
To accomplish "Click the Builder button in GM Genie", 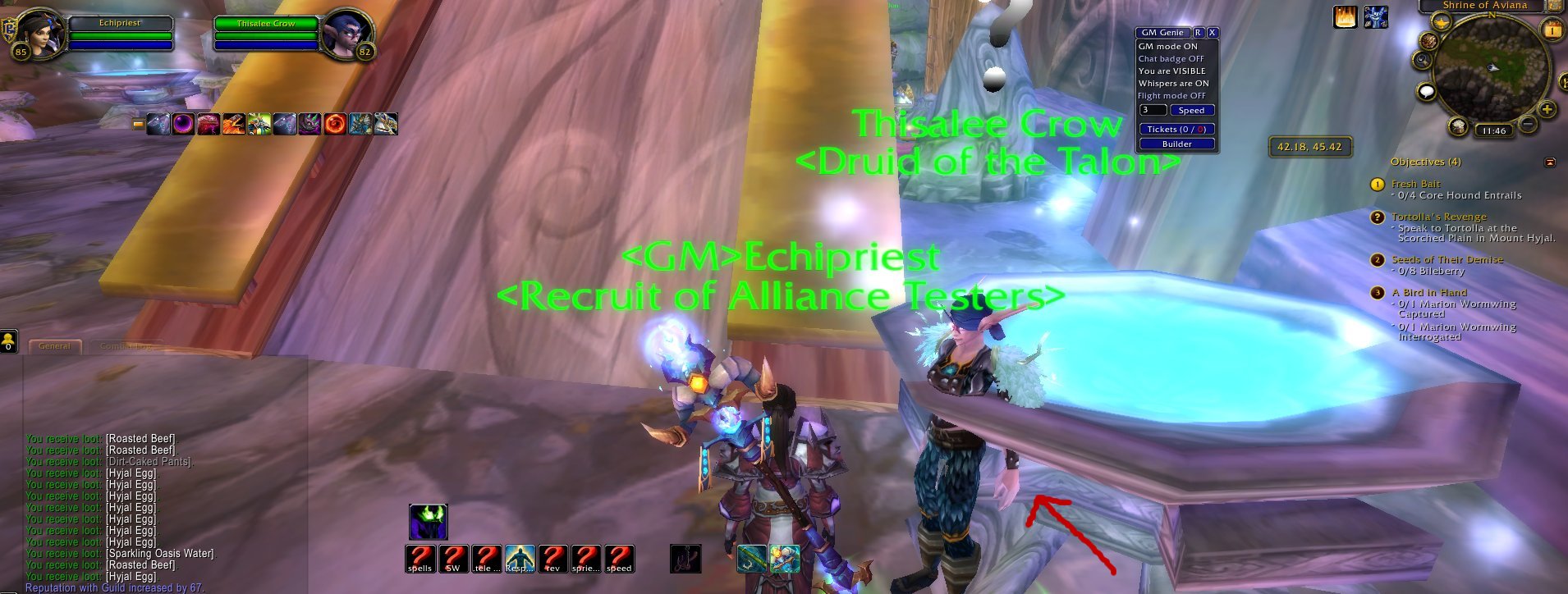I will click(x=1176, y=143).
